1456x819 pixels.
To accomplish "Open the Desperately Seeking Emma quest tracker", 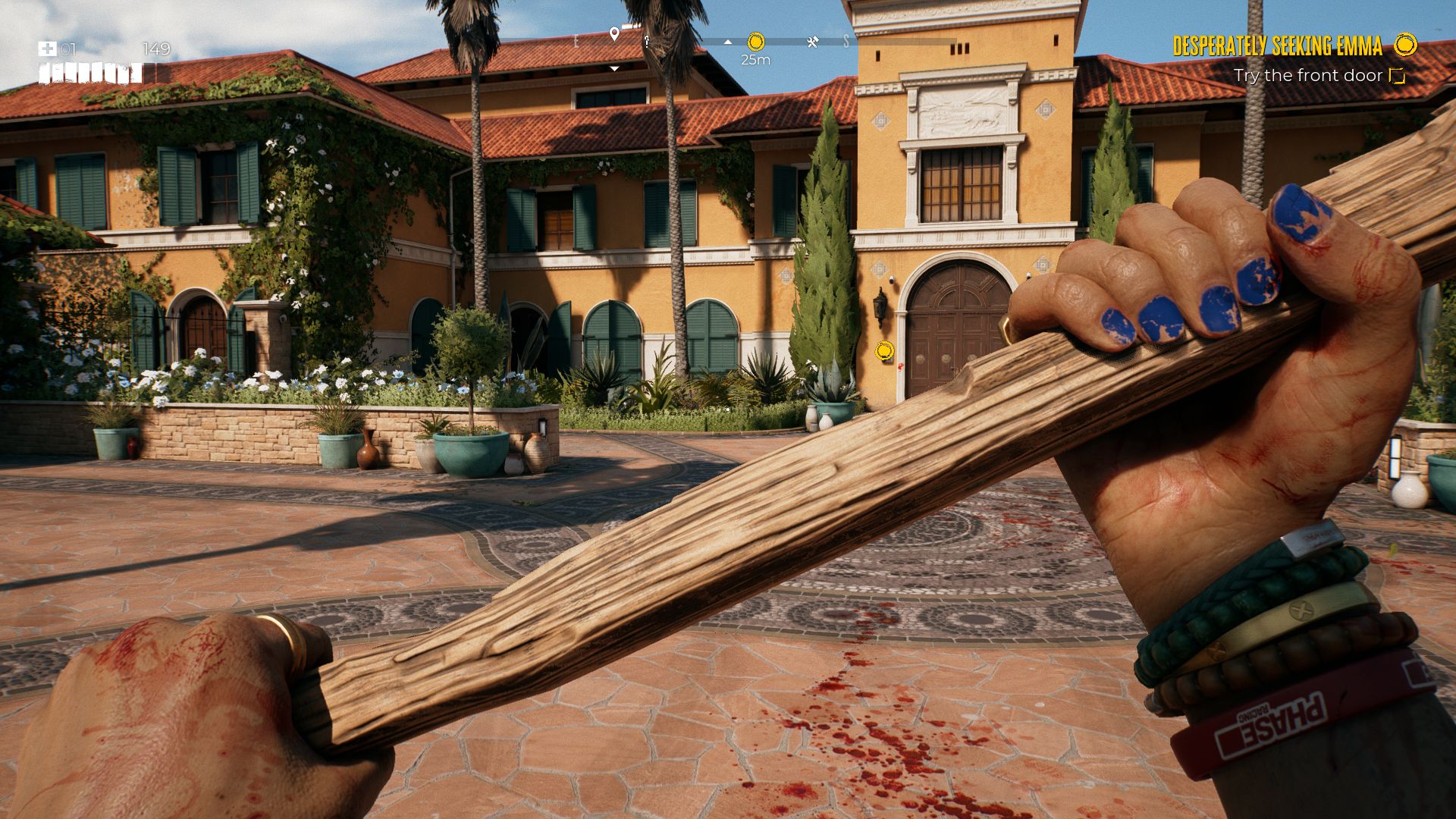I will [x=1277, y=46].
